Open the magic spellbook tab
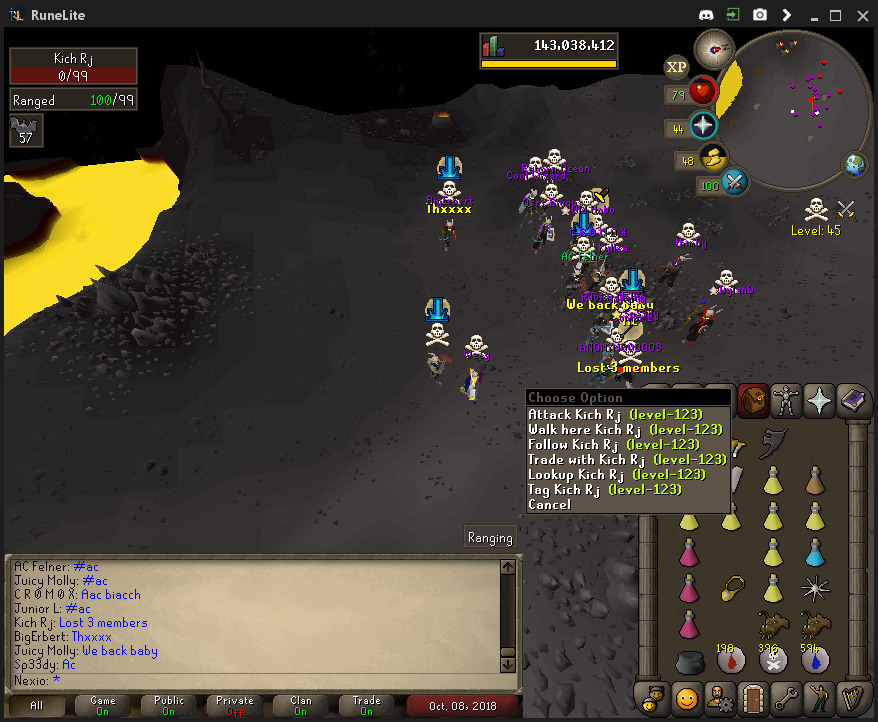The width and height of the screenshot is (878, 722). (x=853, y=400)
